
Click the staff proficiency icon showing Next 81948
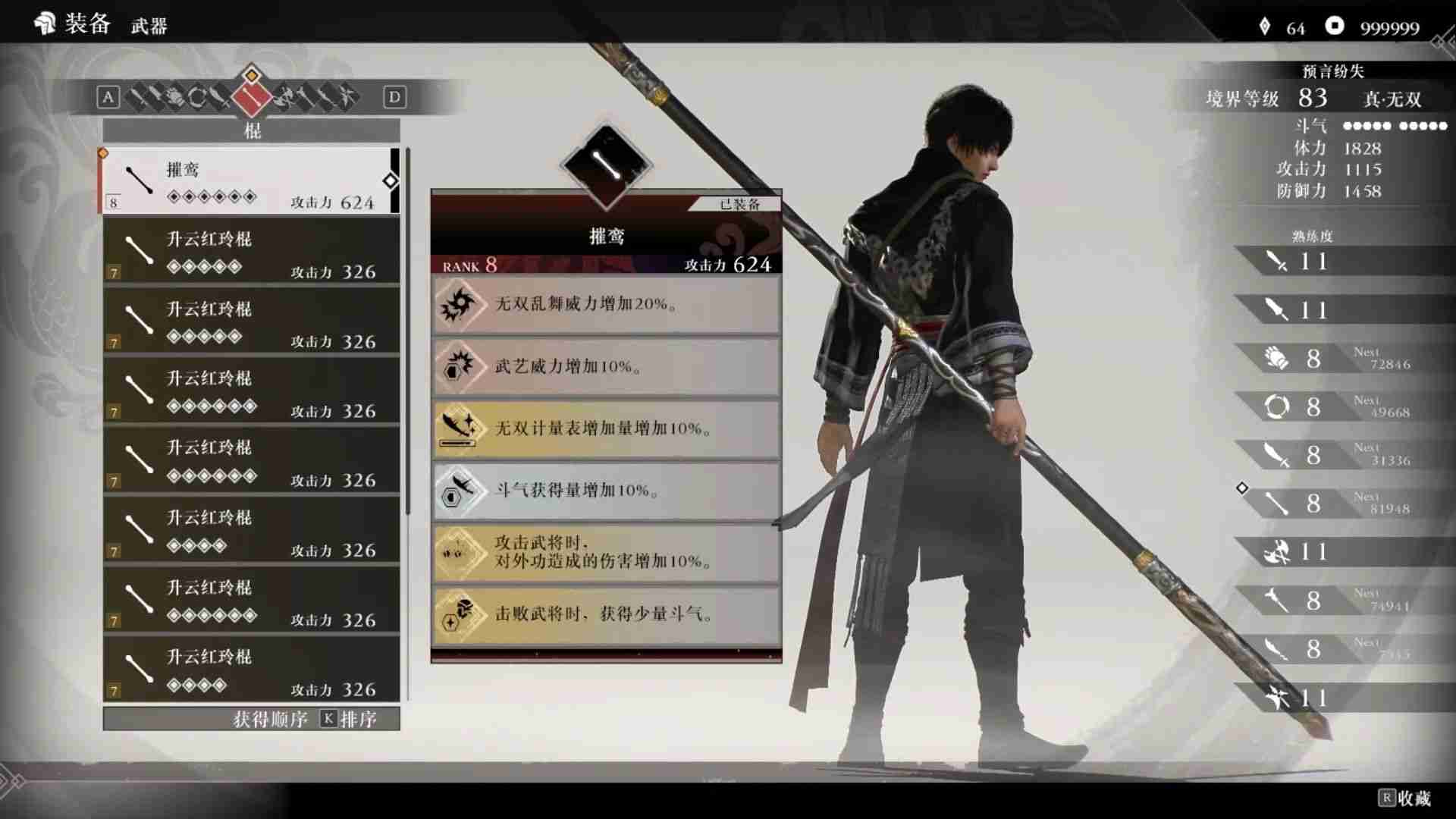(1276, 503)
